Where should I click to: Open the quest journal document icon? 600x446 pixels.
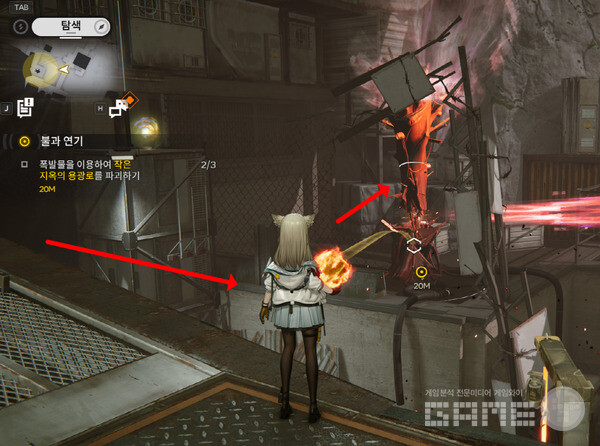point(26,105)
